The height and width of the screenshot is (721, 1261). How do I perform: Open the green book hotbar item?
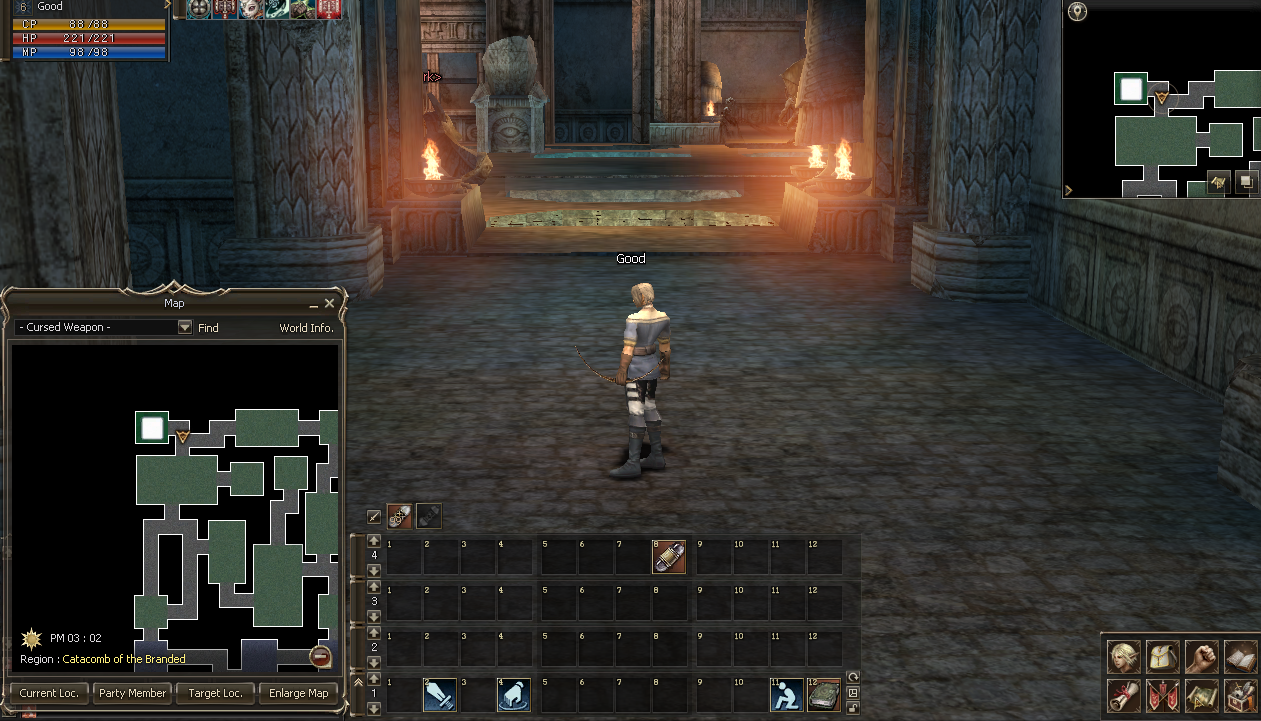(x=824, y=695)
